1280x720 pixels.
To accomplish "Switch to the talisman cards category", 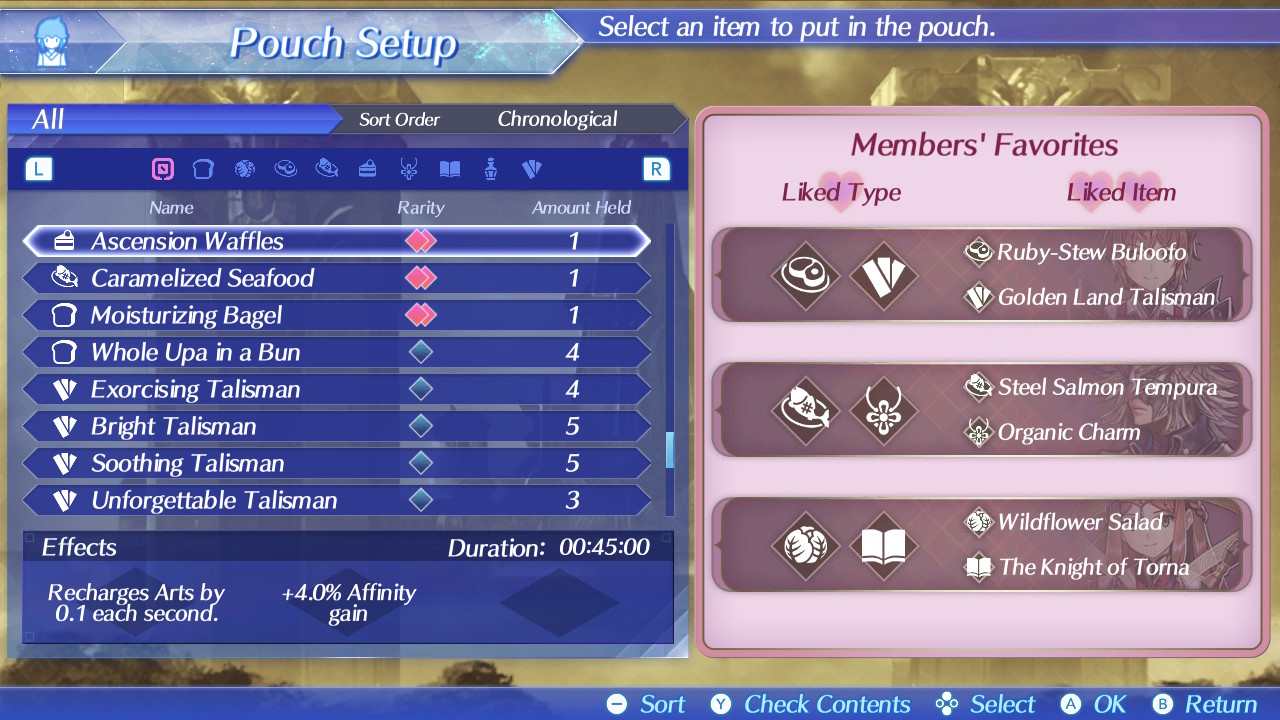I will pyautogui.click(x=532, y=169).
